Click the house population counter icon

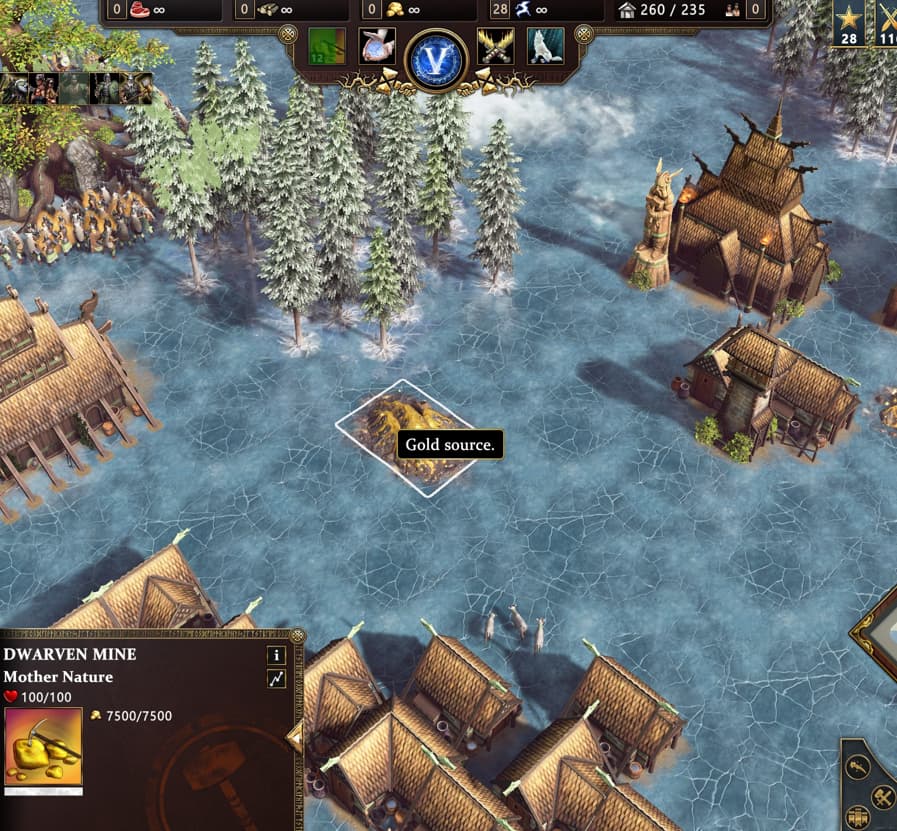[627, 10]
